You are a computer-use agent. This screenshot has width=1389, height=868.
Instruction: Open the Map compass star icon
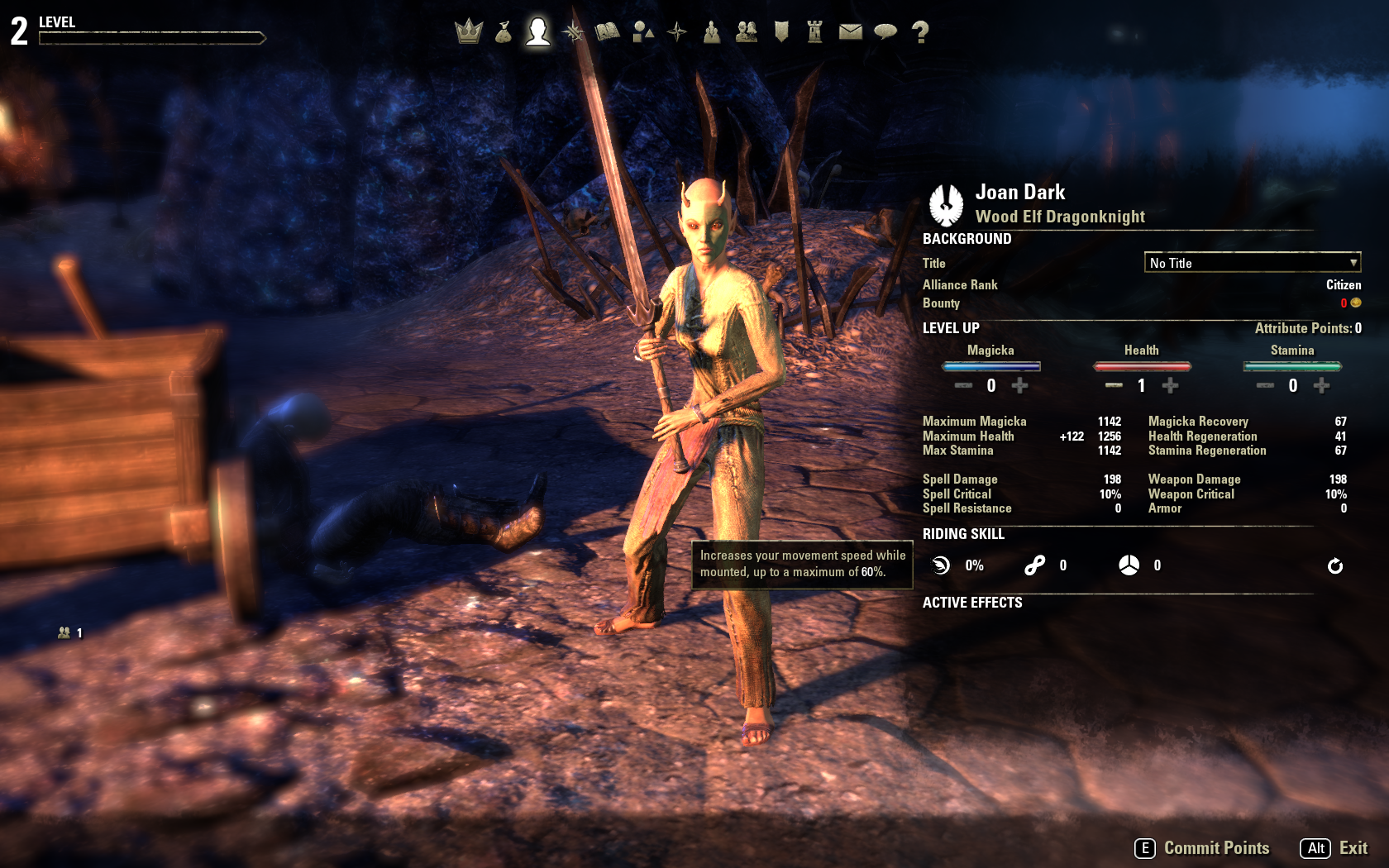tap(677, 32)
